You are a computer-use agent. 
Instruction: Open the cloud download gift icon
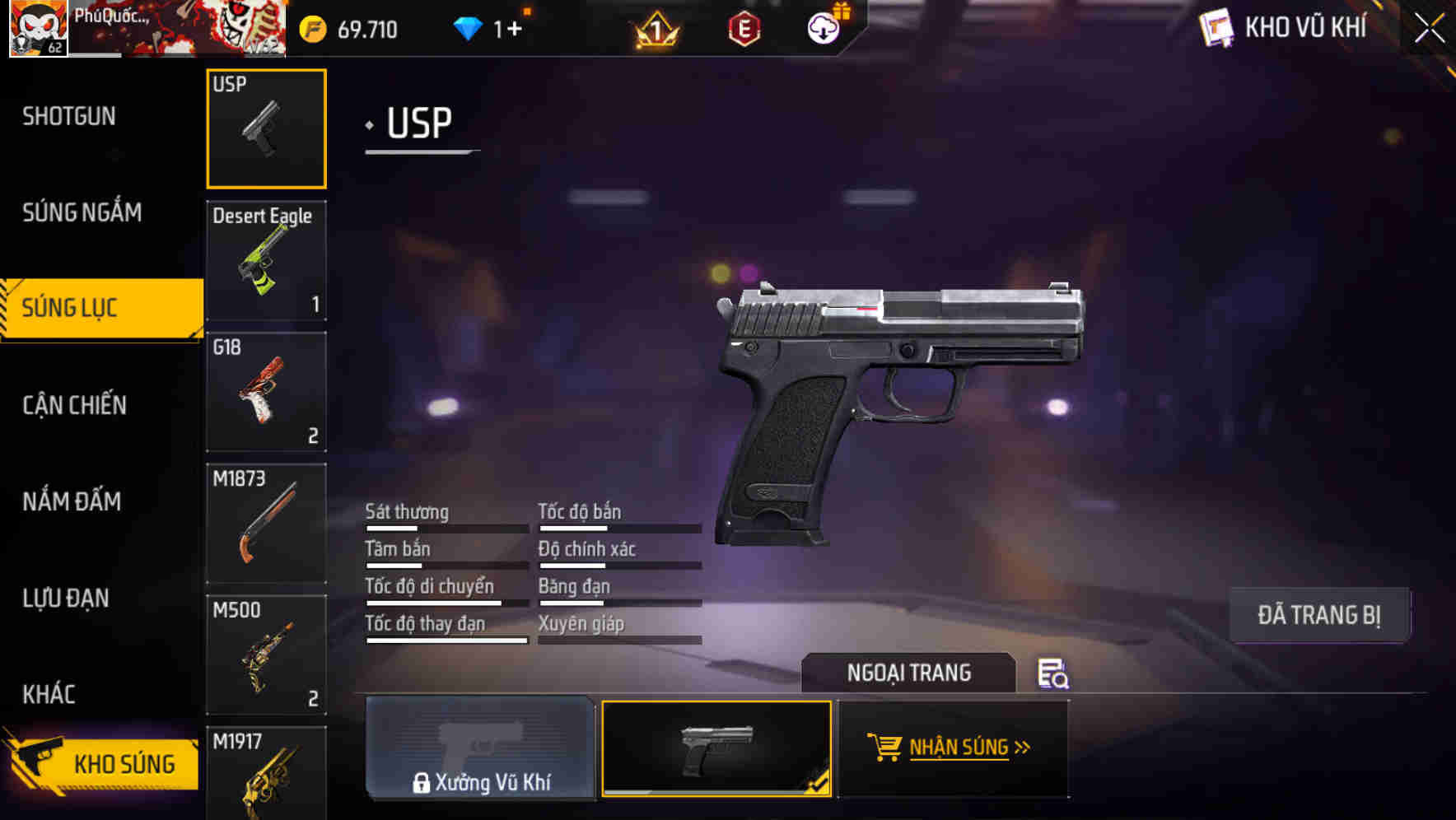click(x=826, y=27)
